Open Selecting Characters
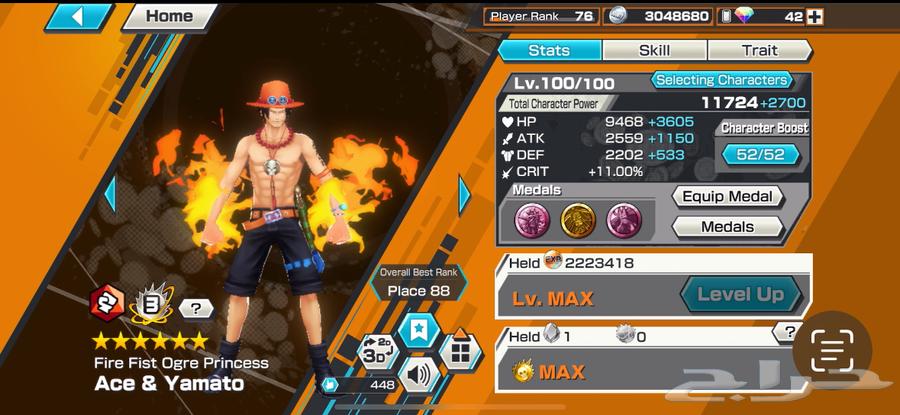 tap(721, 80)
